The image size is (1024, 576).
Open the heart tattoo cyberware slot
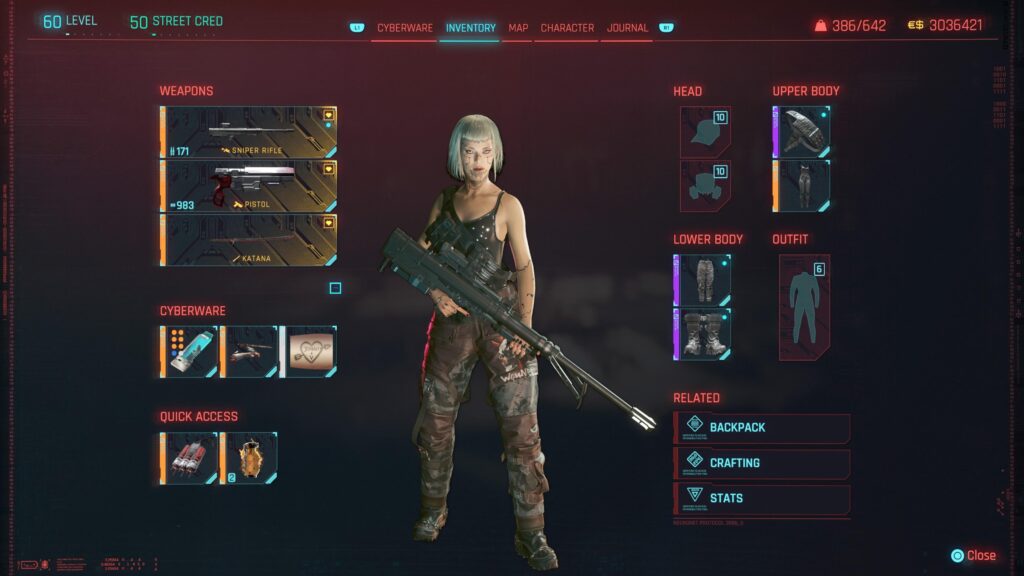point(308,351)
